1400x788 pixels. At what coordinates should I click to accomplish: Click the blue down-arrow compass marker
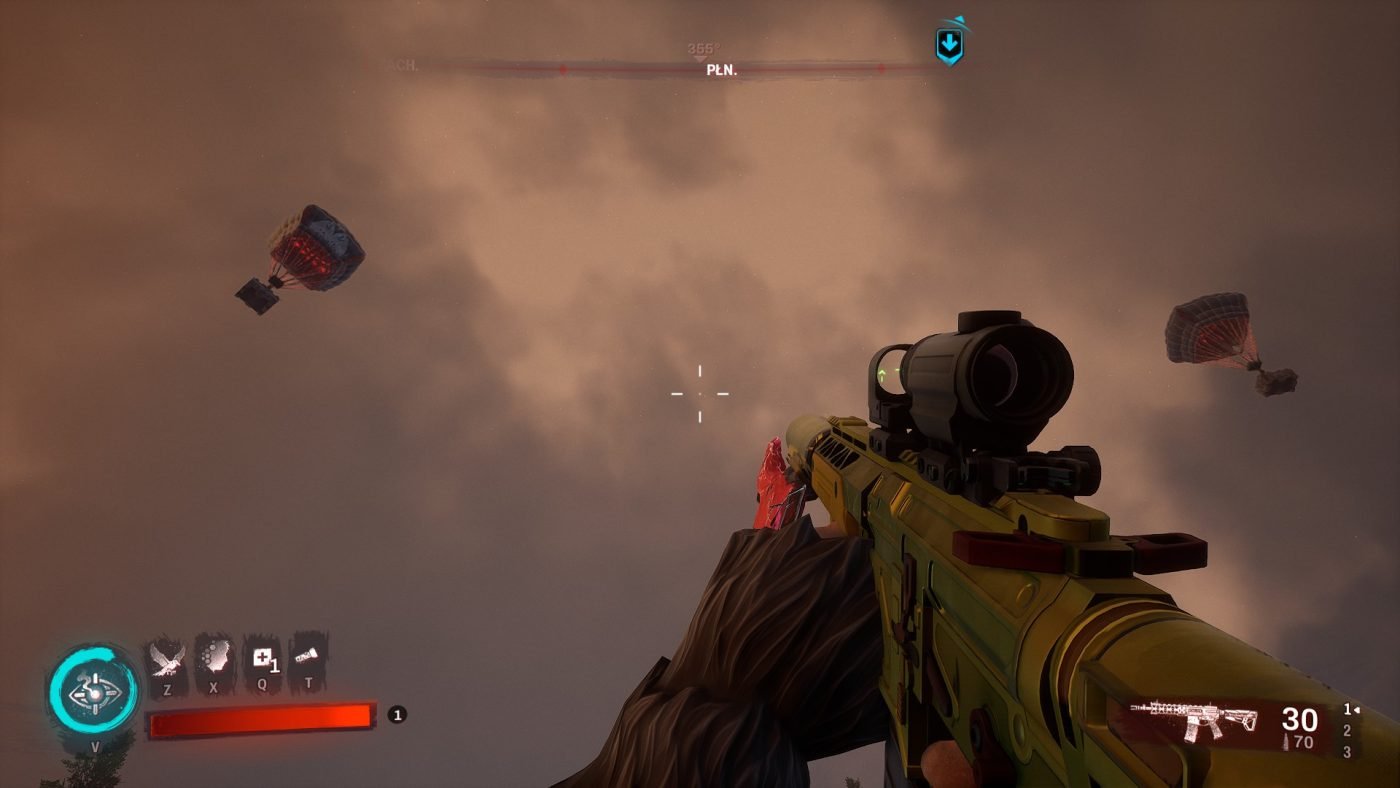tap(949, 44)
